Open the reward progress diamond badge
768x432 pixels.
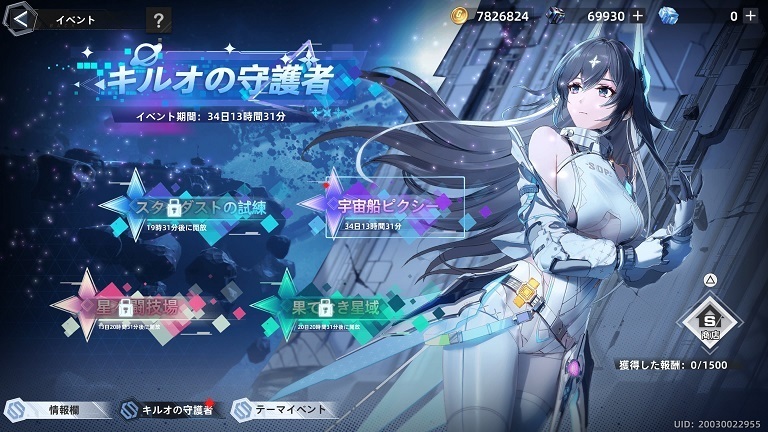coord(710,320)
